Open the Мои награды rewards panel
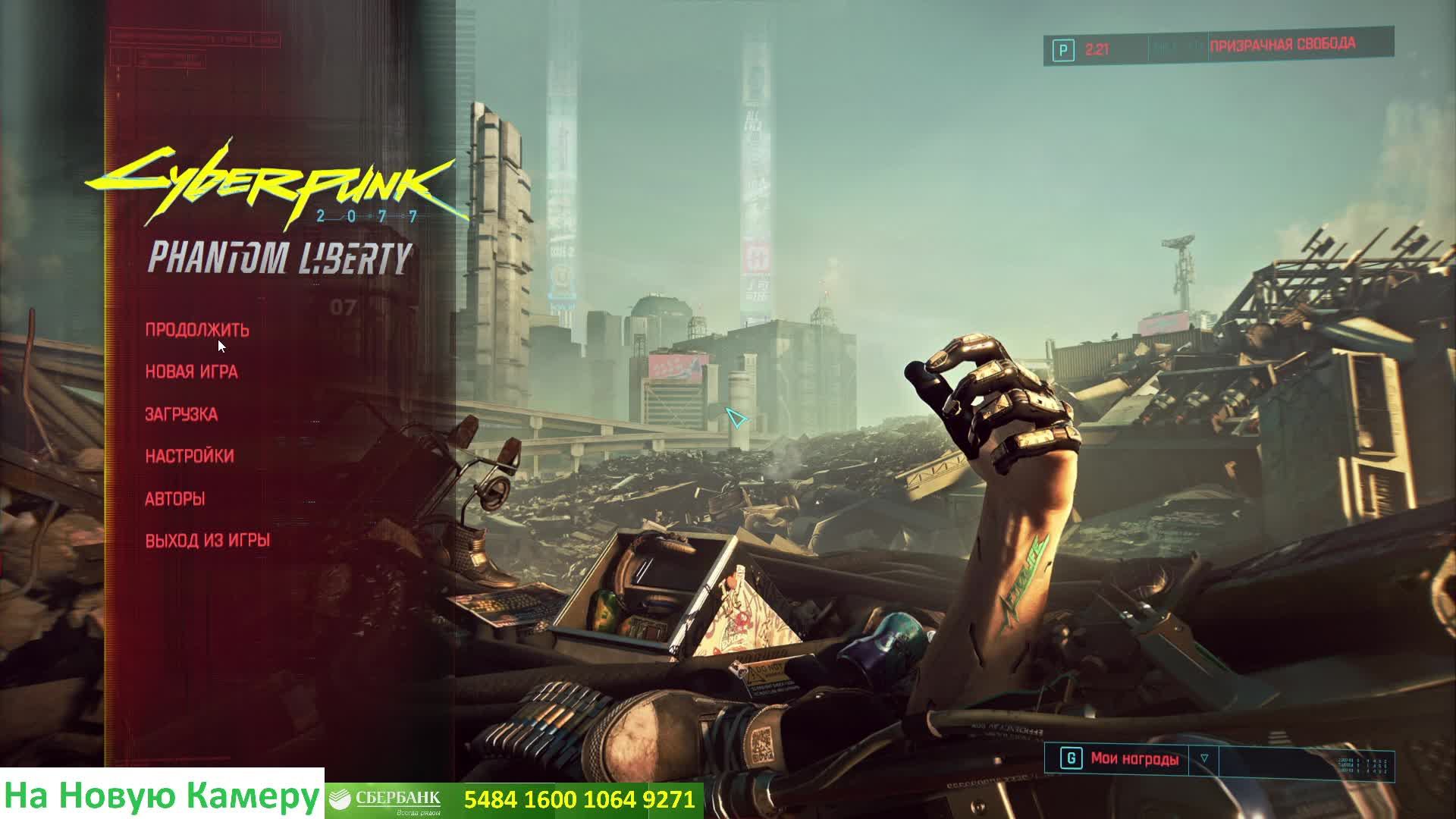The height and width of the screenshot is (819, 1456). pyautogui.click(x=1134, y=758)
